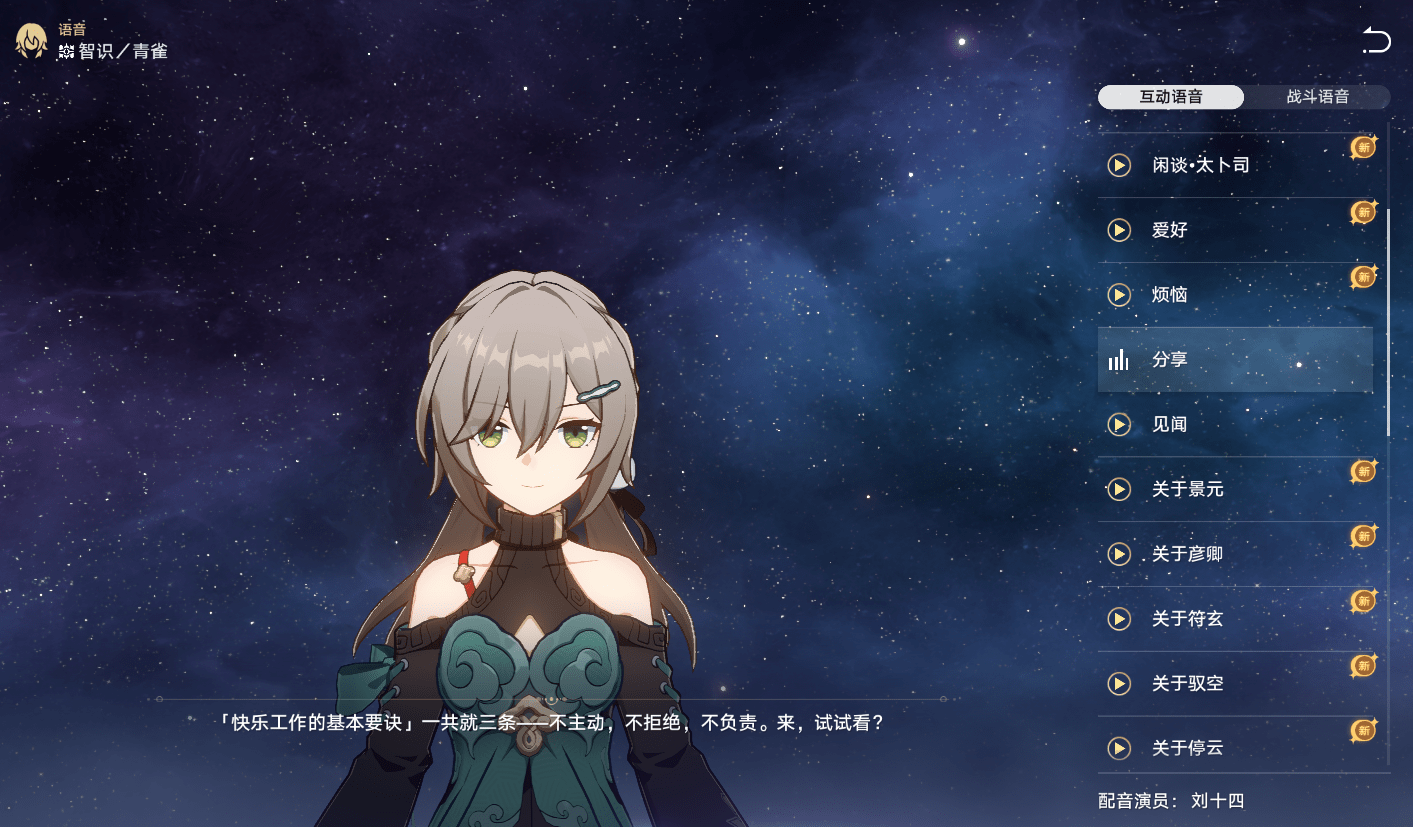Image resolution: width=1413 pixels, height=827 pixels.
Task: Play the 关于符玄 voice line
Action: 1119,619
